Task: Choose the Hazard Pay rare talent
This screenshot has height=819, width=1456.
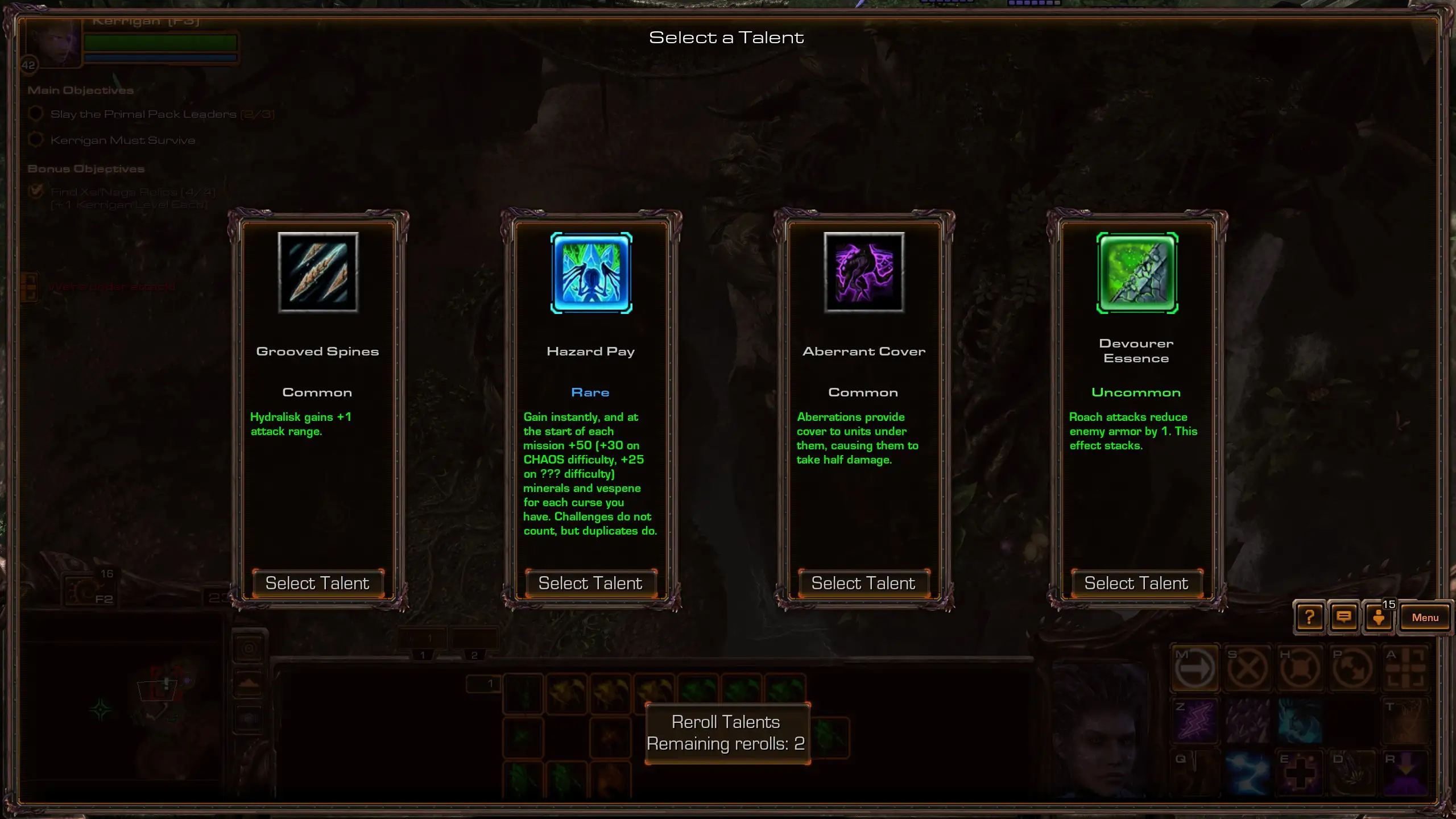Action: point(590,584)
